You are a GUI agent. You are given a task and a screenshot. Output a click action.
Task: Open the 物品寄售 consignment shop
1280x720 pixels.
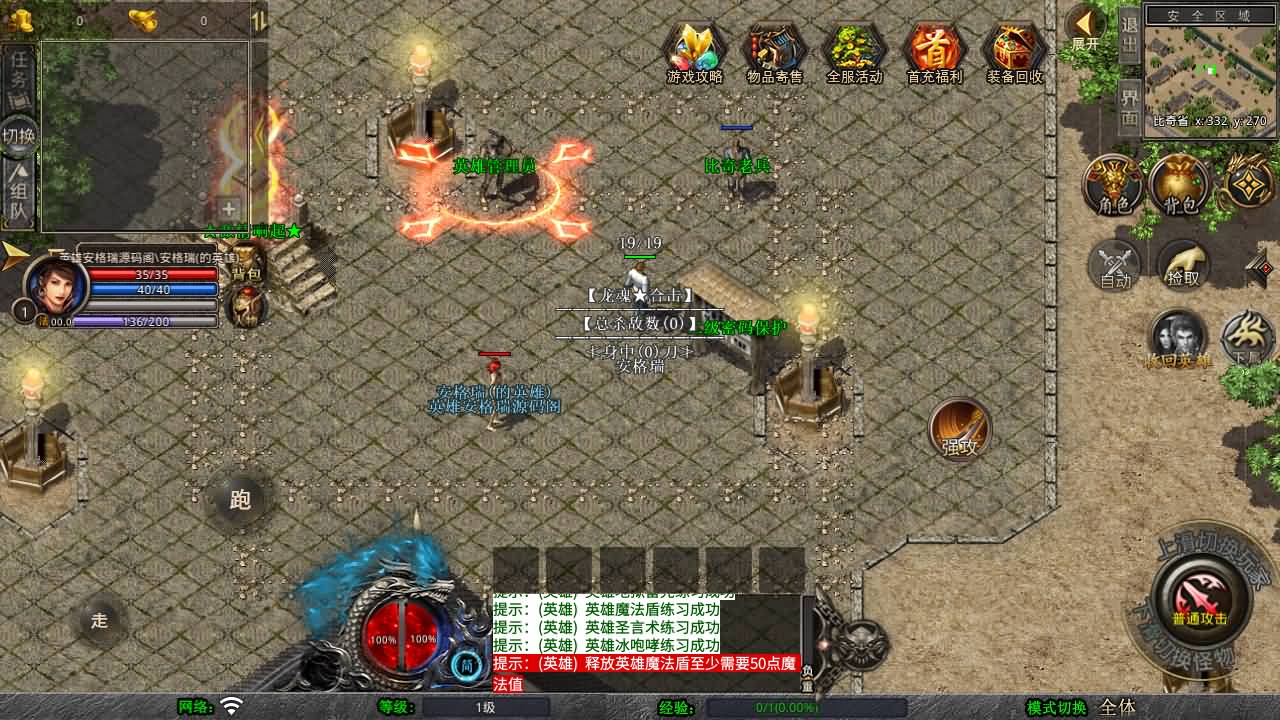775,52
